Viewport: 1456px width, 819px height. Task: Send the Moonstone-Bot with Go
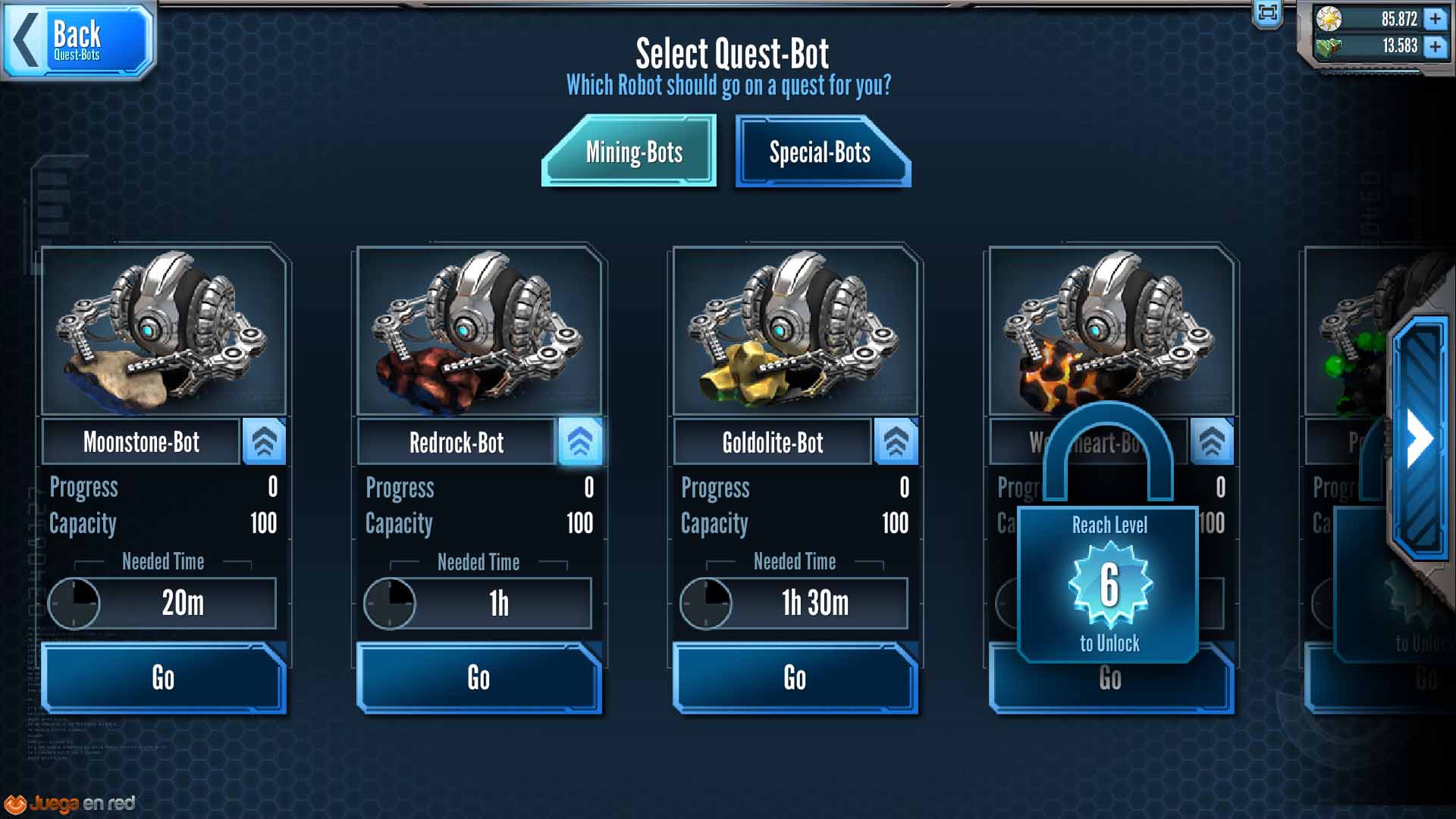pyautogui.click(x=163, y=677)
